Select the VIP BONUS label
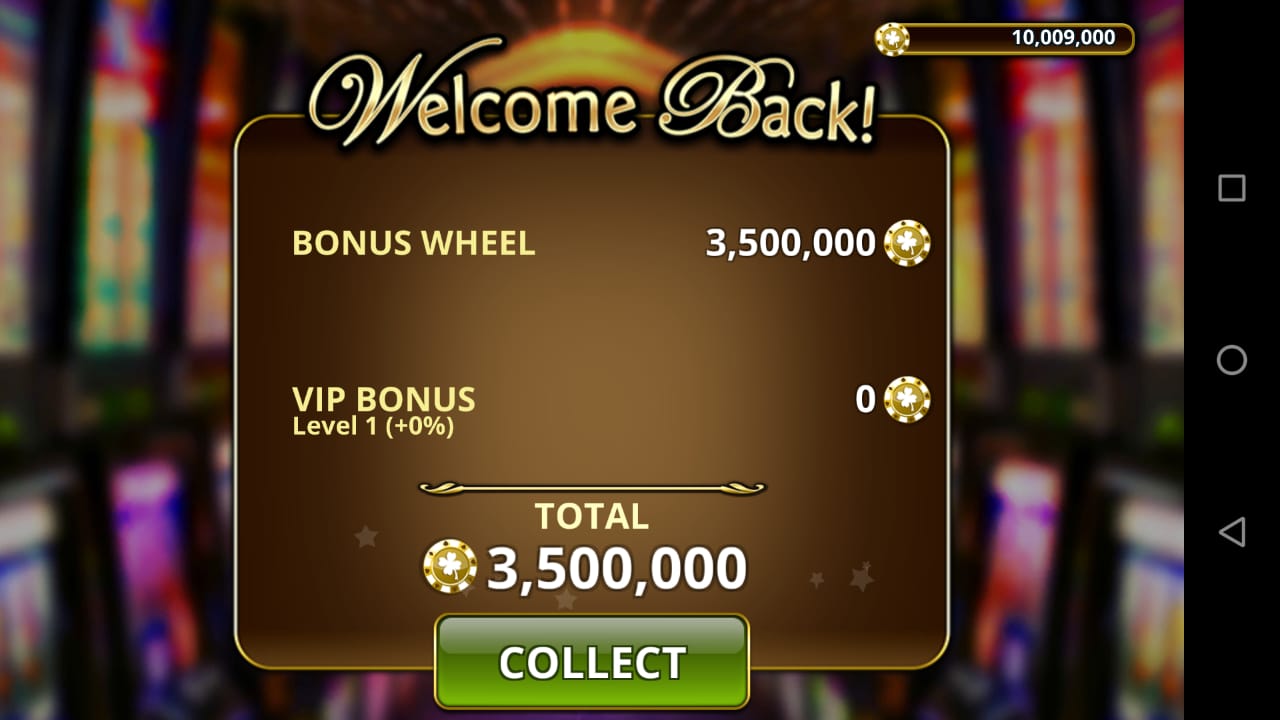This screenshot has height=720, width=1280. (x=382, y=397)
